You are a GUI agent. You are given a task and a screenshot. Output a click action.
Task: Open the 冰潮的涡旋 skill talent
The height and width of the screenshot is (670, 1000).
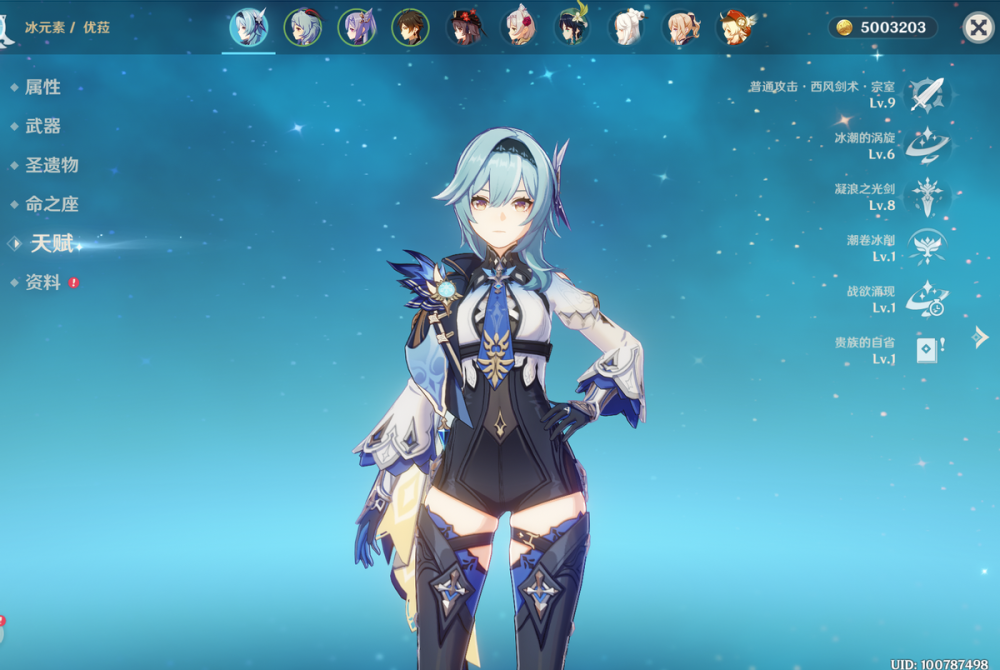coord(927,146)
